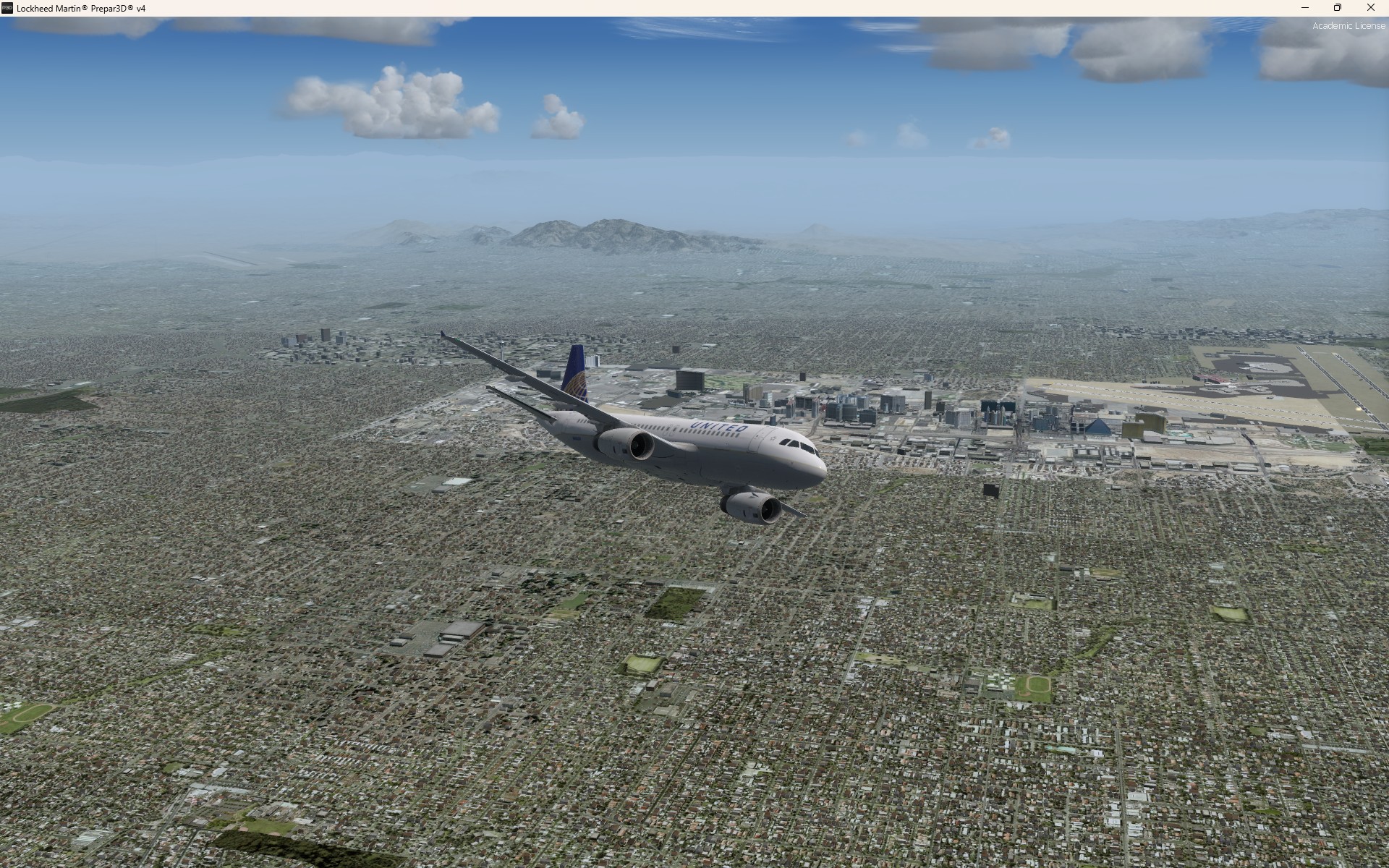Minimize the Prepar3D window
This screenshot has width=1389, height=868.
[1305, 8]
